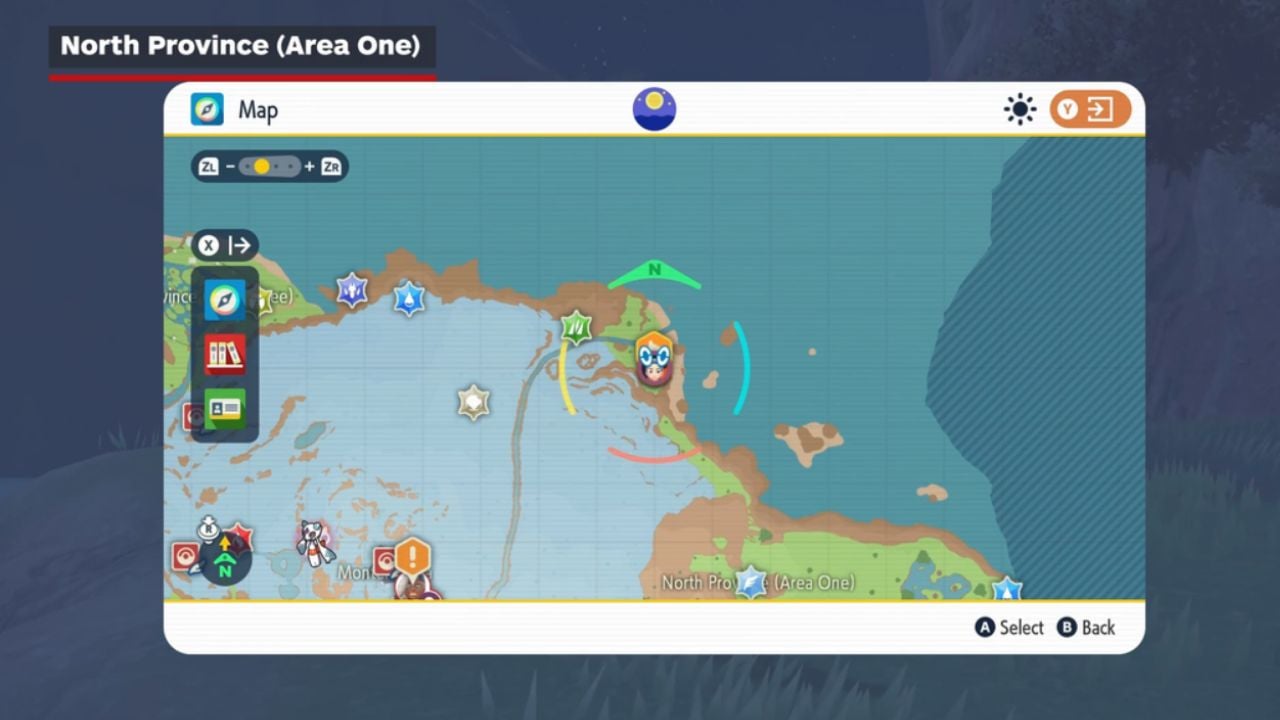Click the night moon time-of-day icon
1280x720 pixels.
point(654,109)
